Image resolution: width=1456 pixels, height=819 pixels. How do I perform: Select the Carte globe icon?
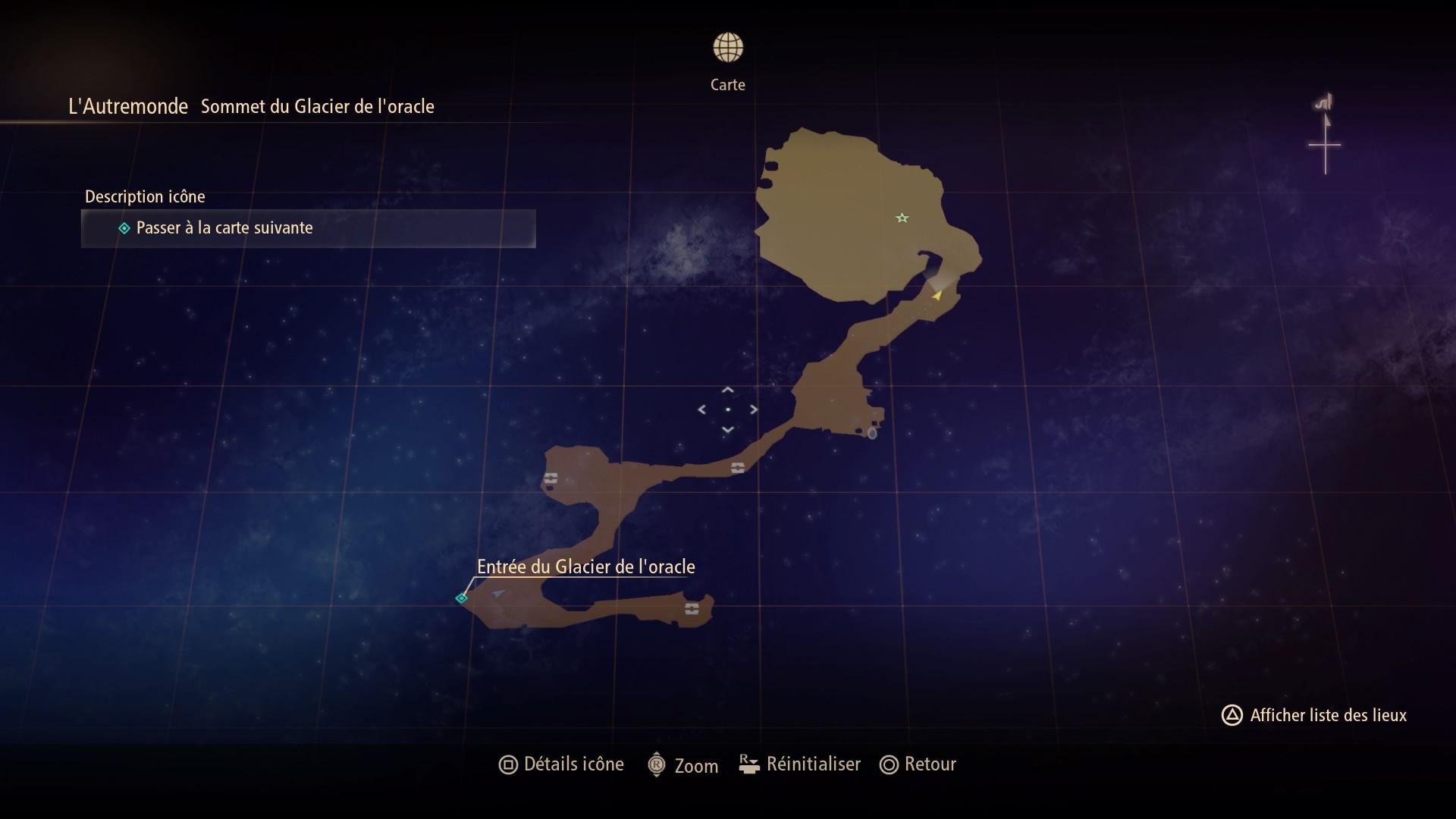tap(728, 48)
